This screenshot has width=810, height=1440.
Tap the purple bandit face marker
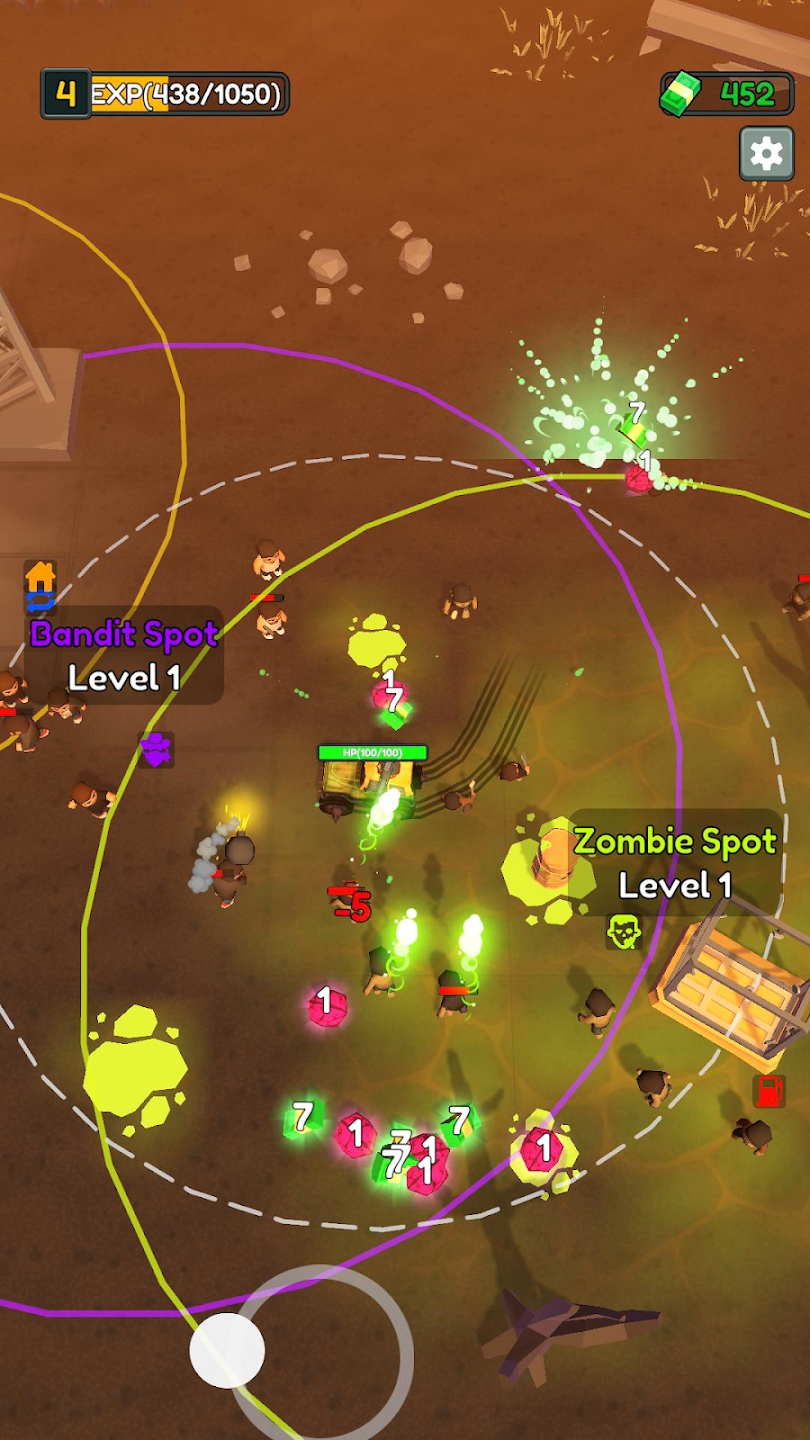(156, 749)
